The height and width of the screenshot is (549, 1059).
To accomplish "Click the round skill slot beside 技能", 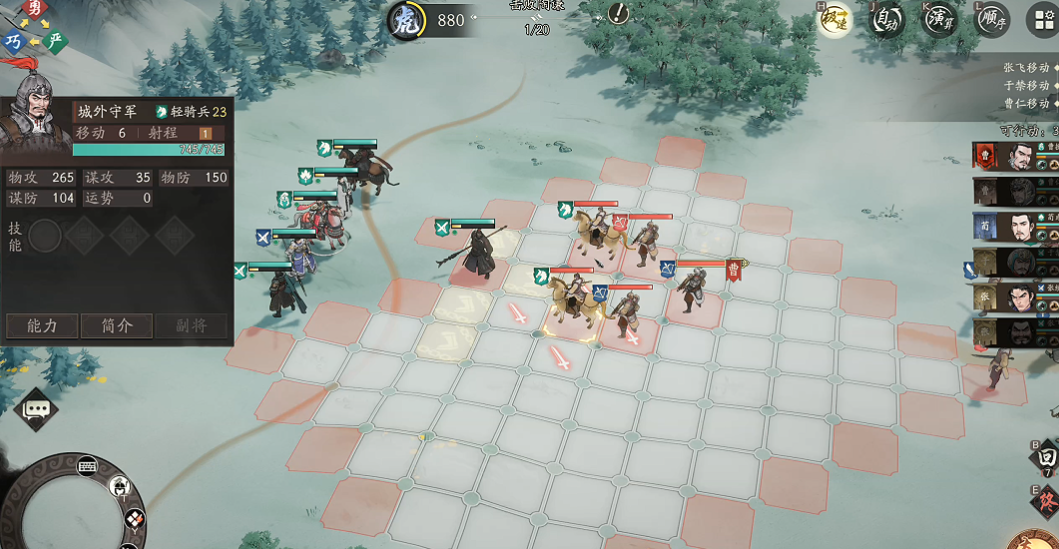I will coord(45,235).
